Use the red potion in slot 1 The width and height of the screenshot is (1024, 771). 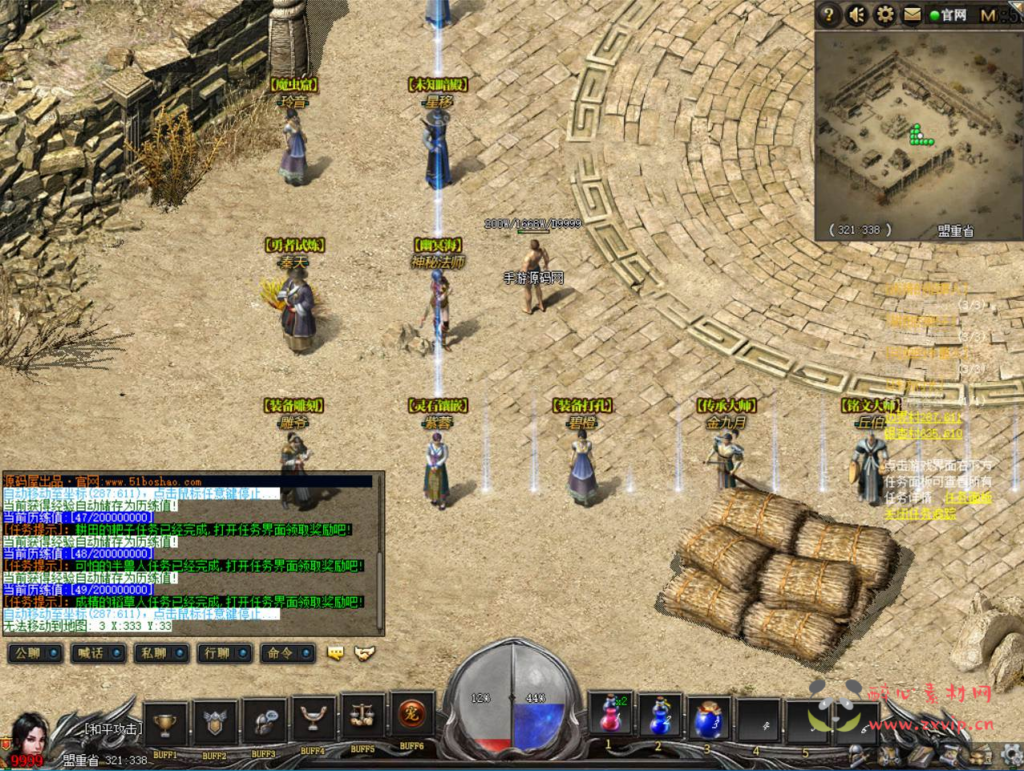click(610, 716)
